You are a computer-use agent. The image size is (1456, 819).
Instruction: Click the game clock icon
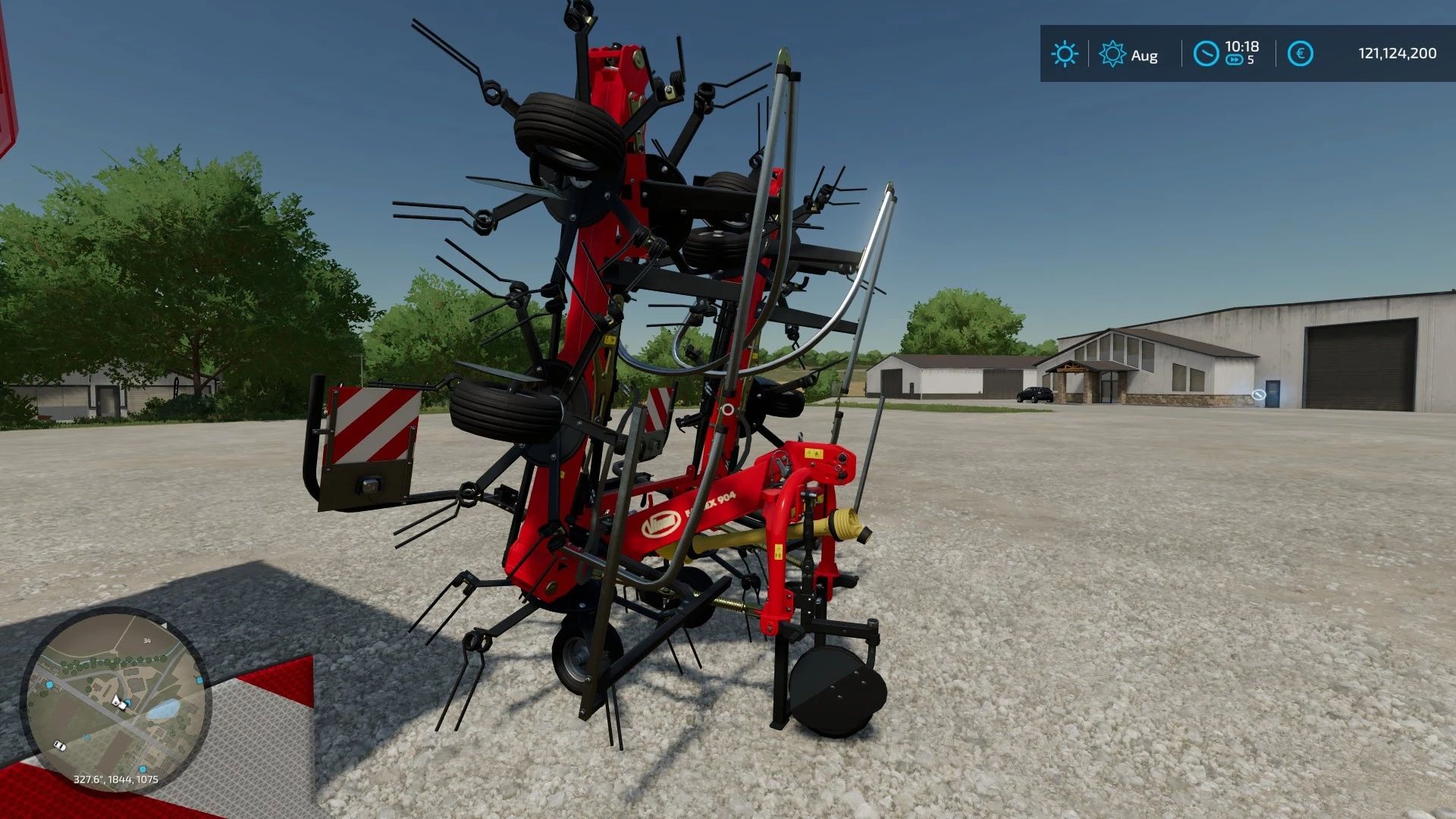click(1206, 54)
